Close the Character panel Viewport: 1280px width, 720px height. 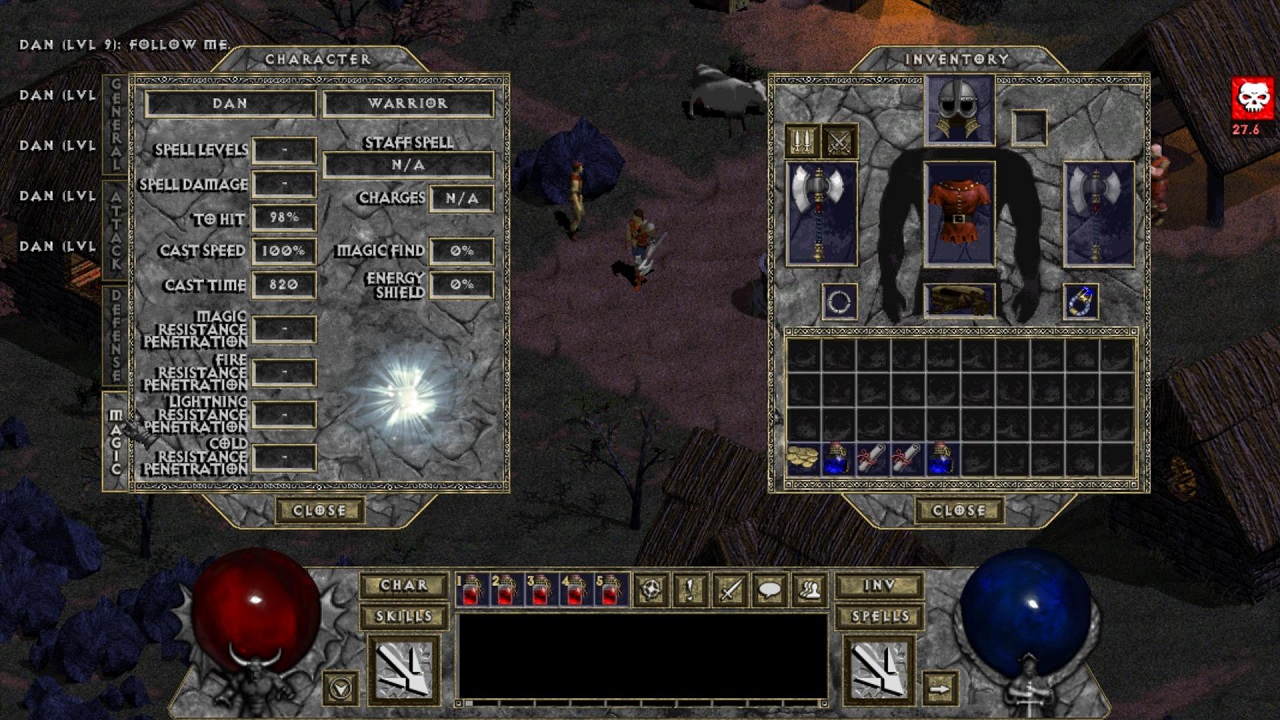[319, 510]
